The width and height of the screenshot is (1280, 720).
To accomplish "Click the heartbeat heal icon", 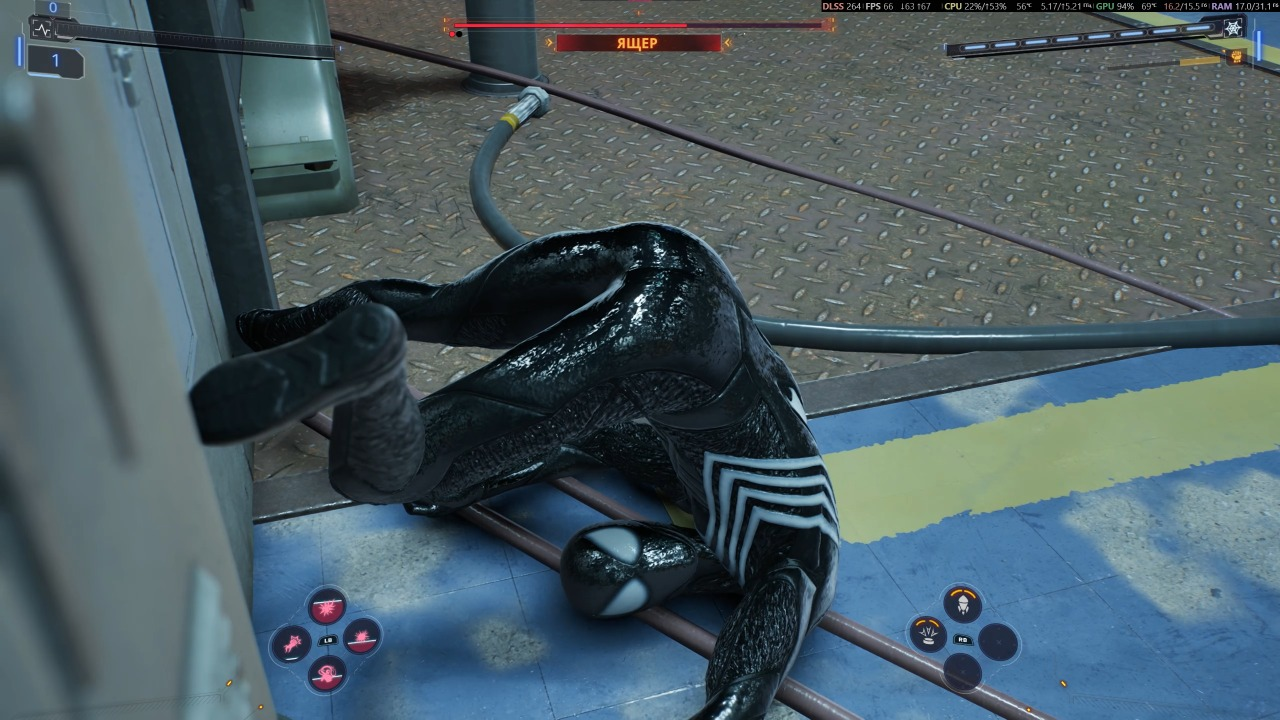I will click(x=42, y=29).
